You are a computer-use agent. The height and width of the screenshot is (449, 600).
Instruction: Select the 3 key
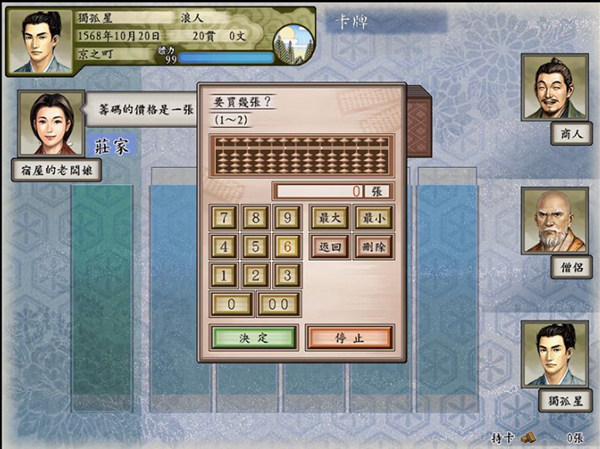coord(288,275)
